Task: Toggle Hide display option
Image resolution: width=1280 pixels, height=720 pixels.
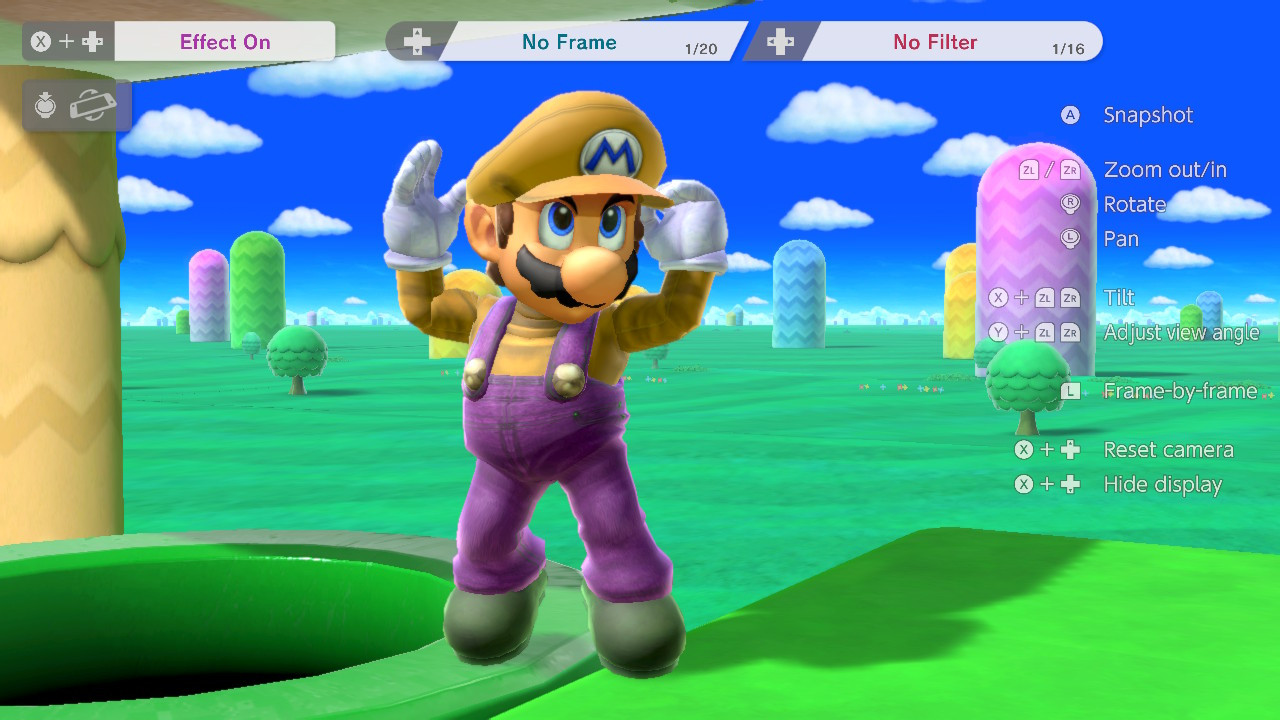Action: (1163, 485)
